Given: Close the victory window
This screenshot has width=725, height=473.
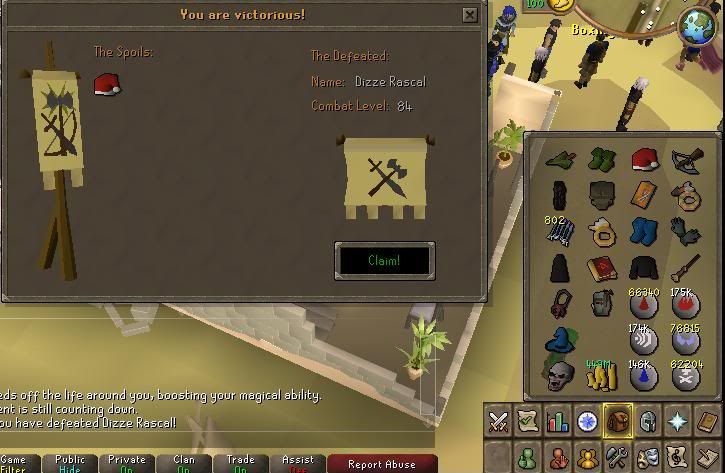Looking at the screenshot, I should 470,15.
